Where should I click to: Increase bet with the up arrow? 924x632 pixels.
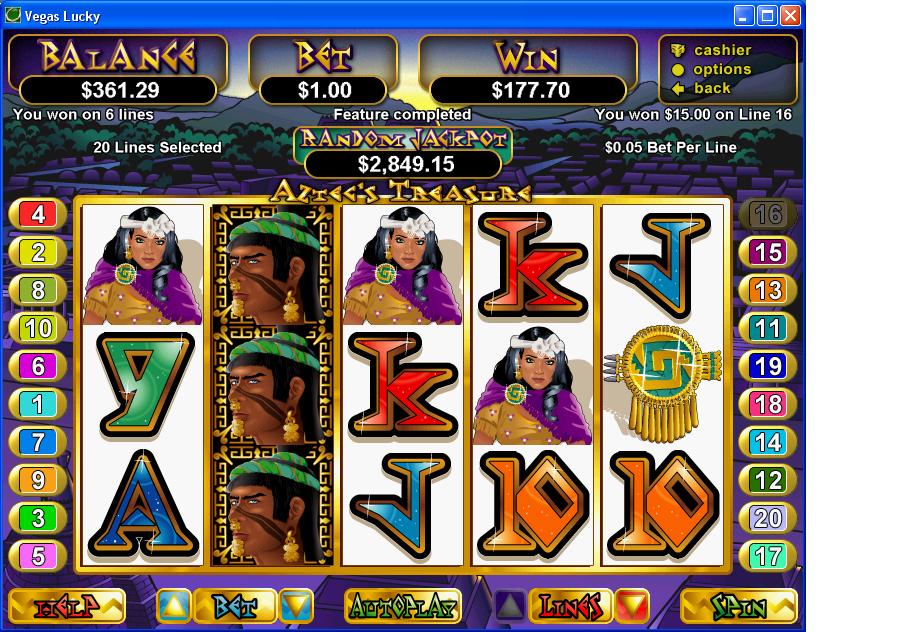point(173,606)
